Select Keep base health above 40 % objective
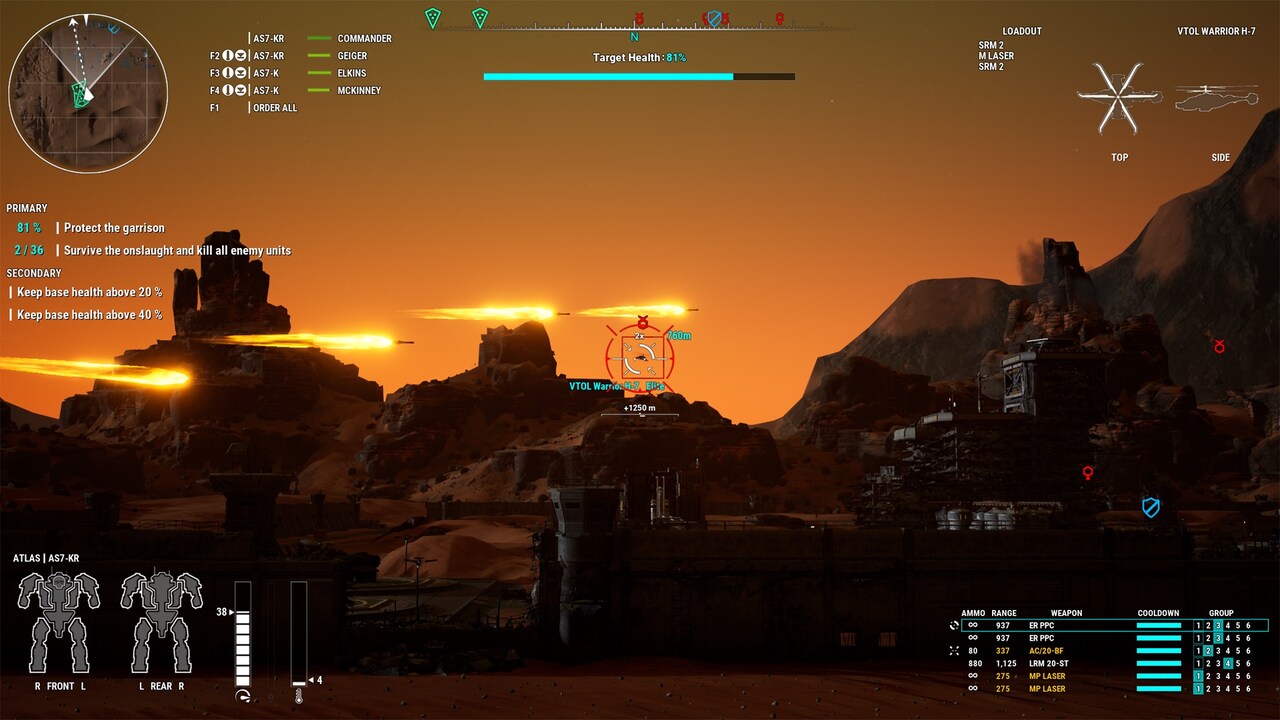 (x=89, y=314)
